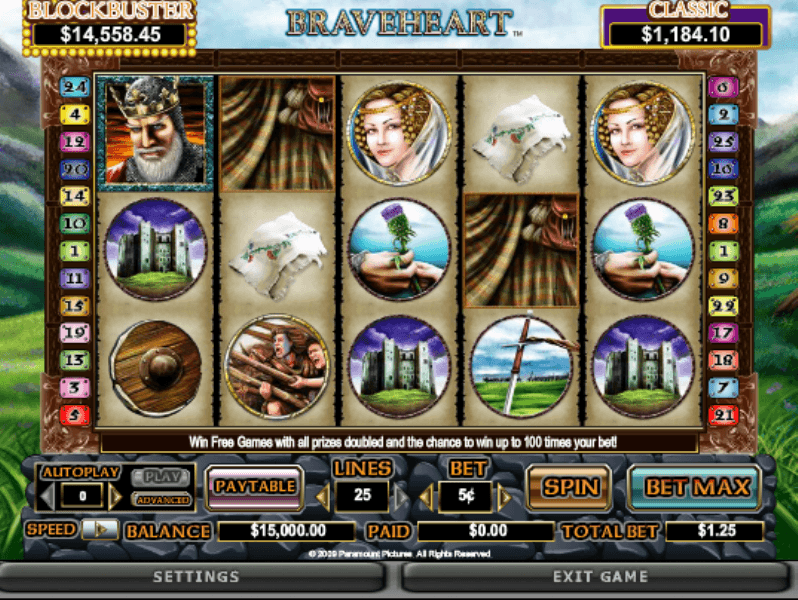
Task: Choose payline marker number 20
Action: coord(75,169)
